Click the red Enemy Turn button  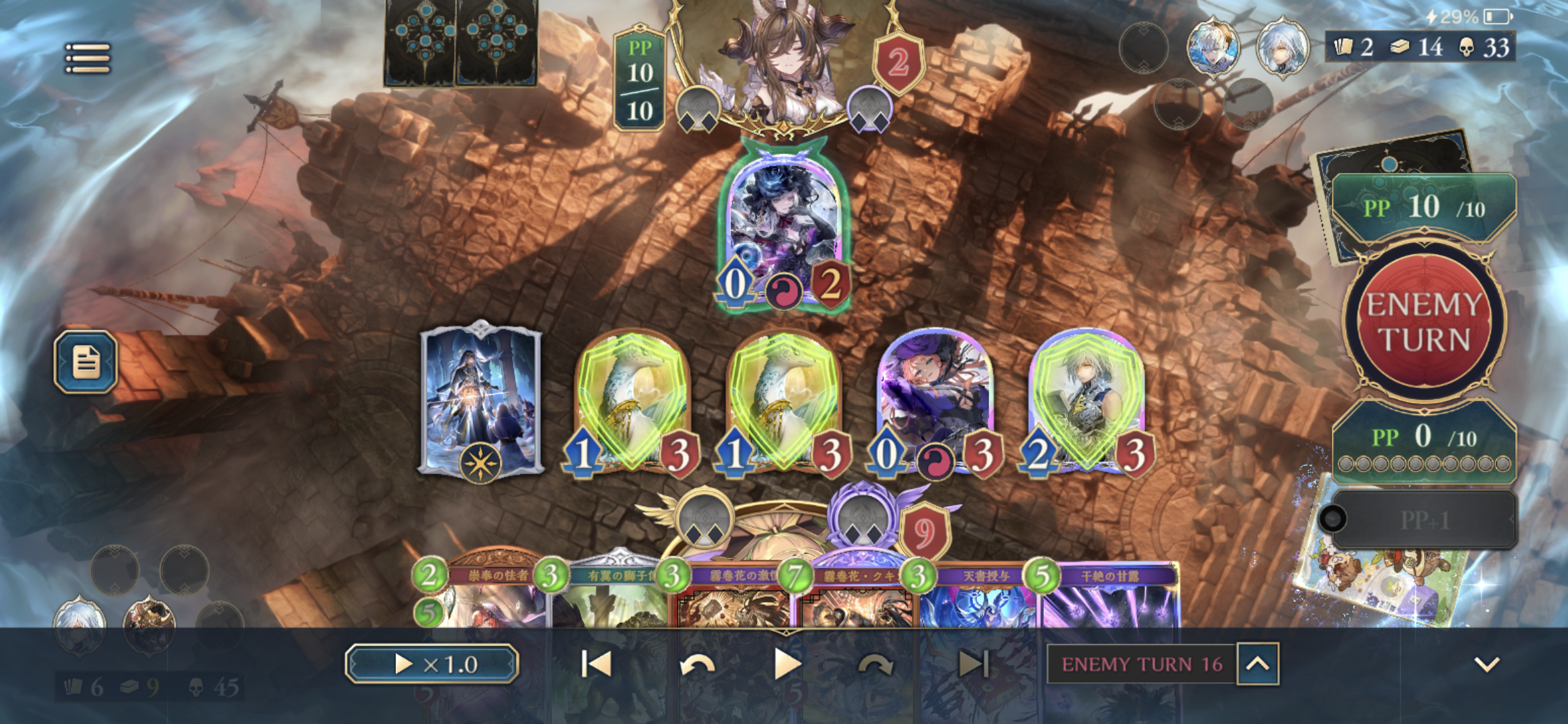click(1424, 322)
